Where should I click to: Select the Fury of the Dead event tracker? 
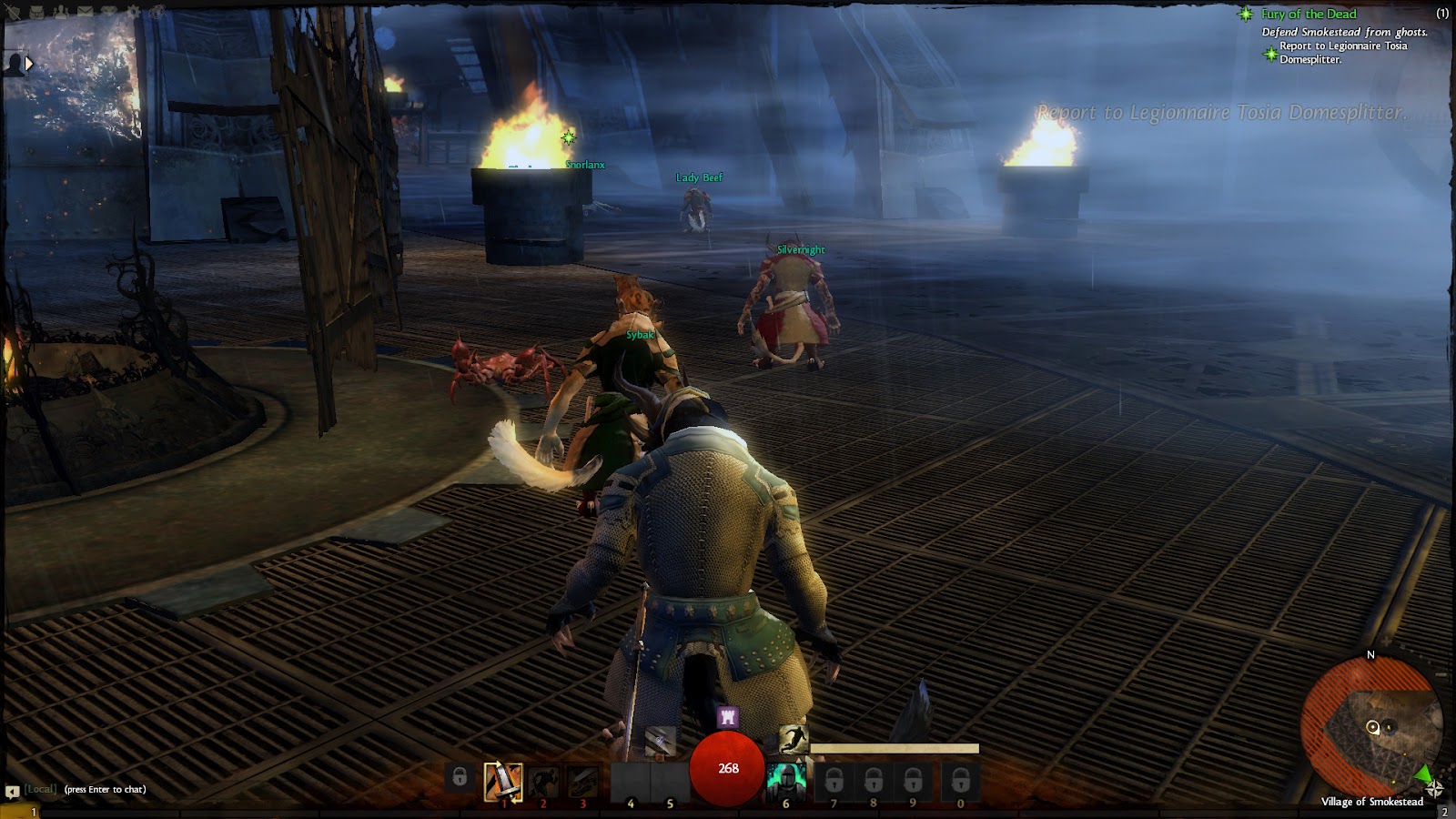(1308, 14)
